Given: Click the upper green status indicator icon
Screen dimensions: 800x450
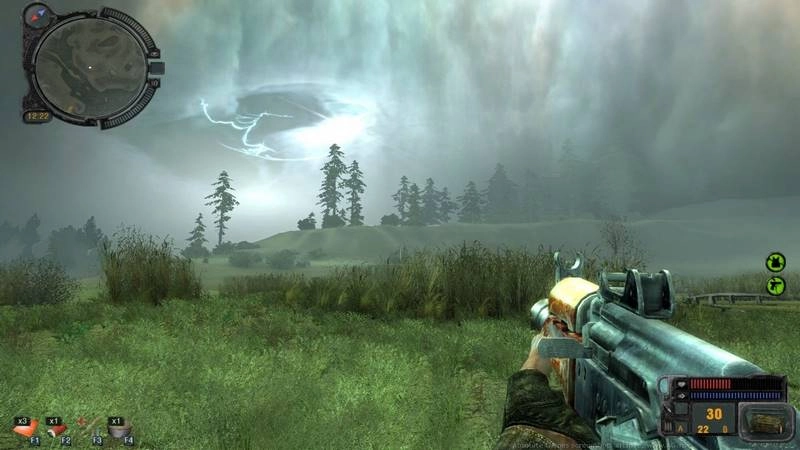Looking at the screenshot, I should [775, 262].
